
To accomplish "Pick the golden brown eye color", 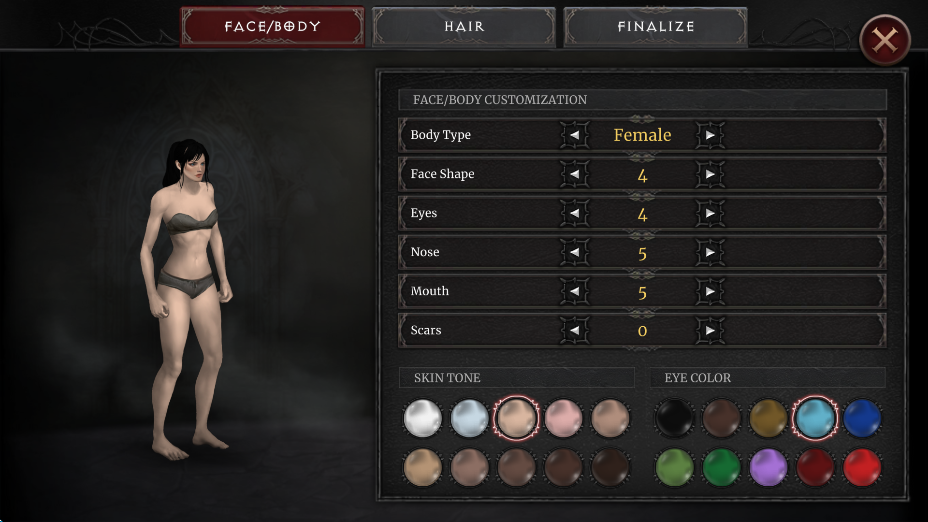I will (x=769, y=418).
